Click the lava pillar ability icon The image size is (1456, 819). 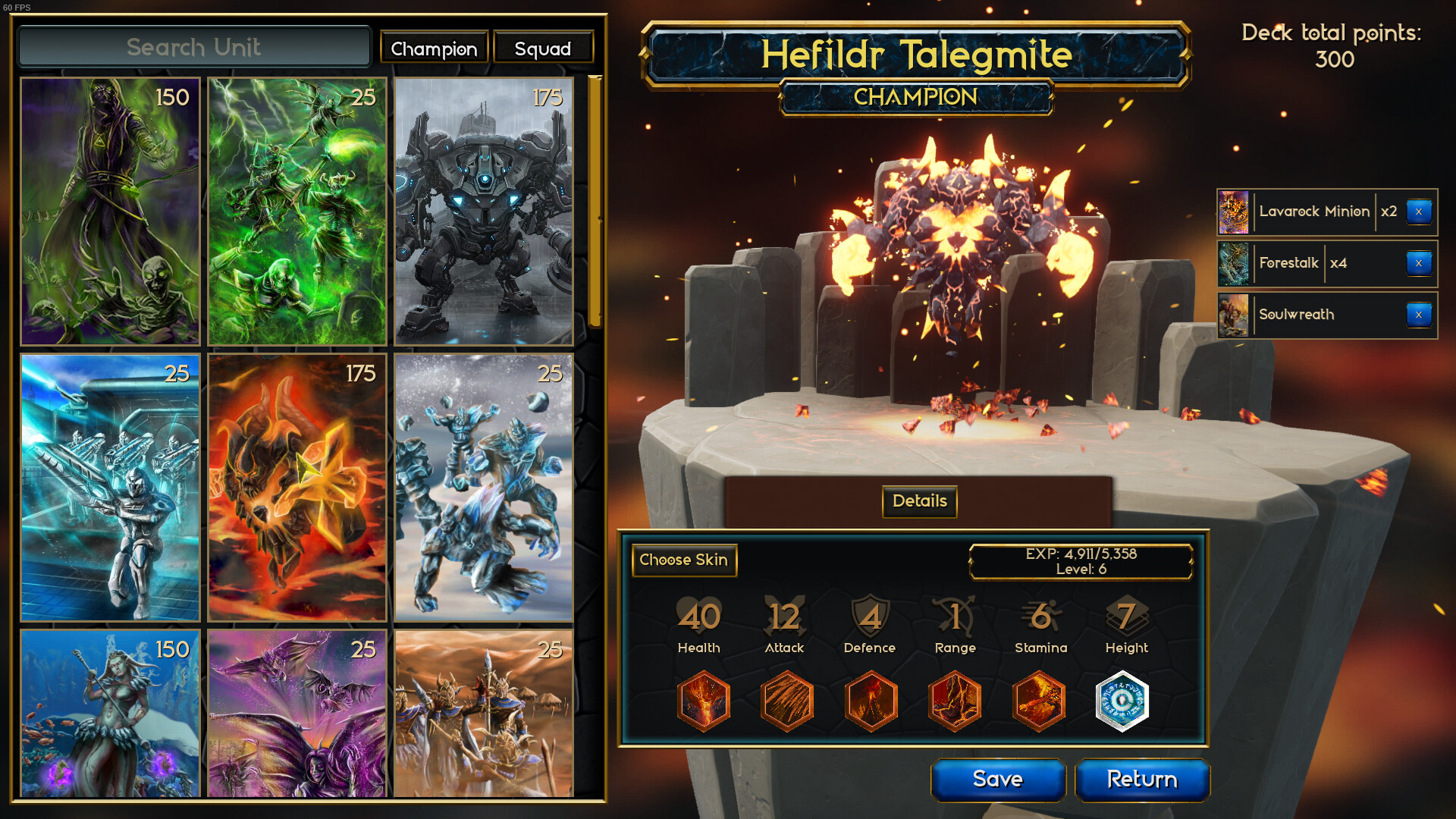(x=955, y=701)
